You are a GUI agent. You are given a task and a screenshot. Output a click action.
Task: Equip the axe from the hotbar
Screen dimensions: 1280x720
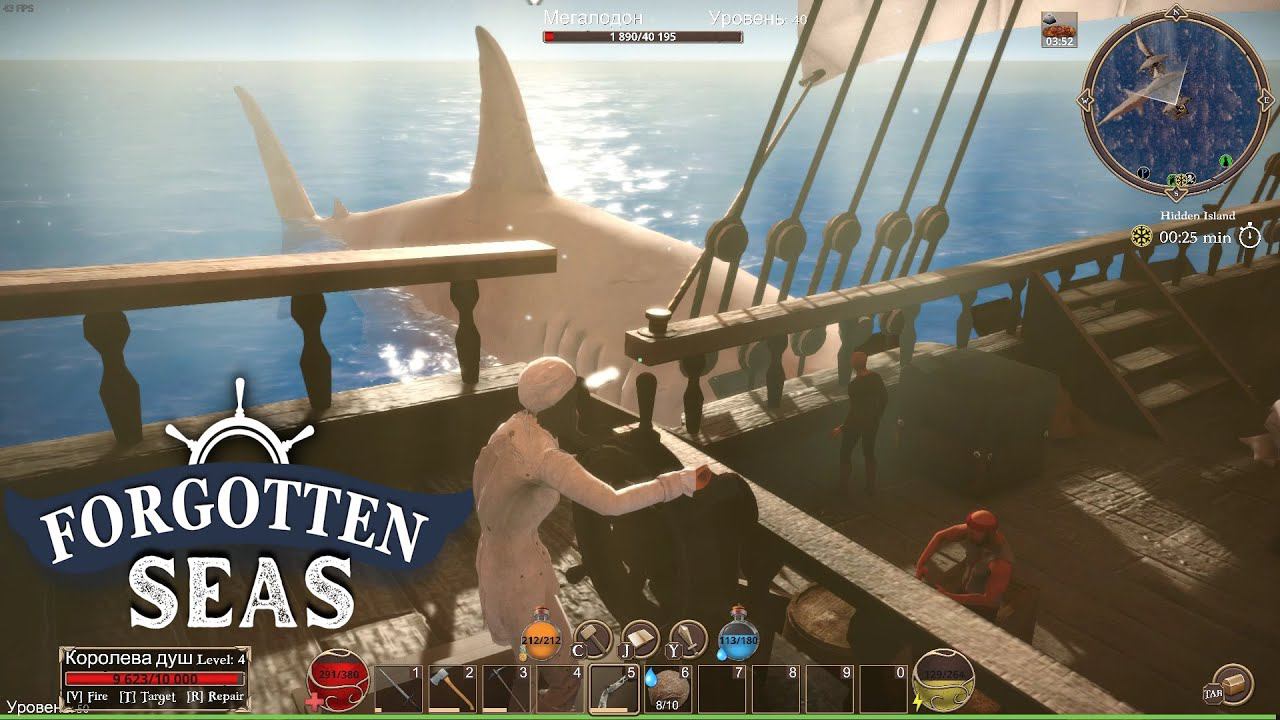452,689
